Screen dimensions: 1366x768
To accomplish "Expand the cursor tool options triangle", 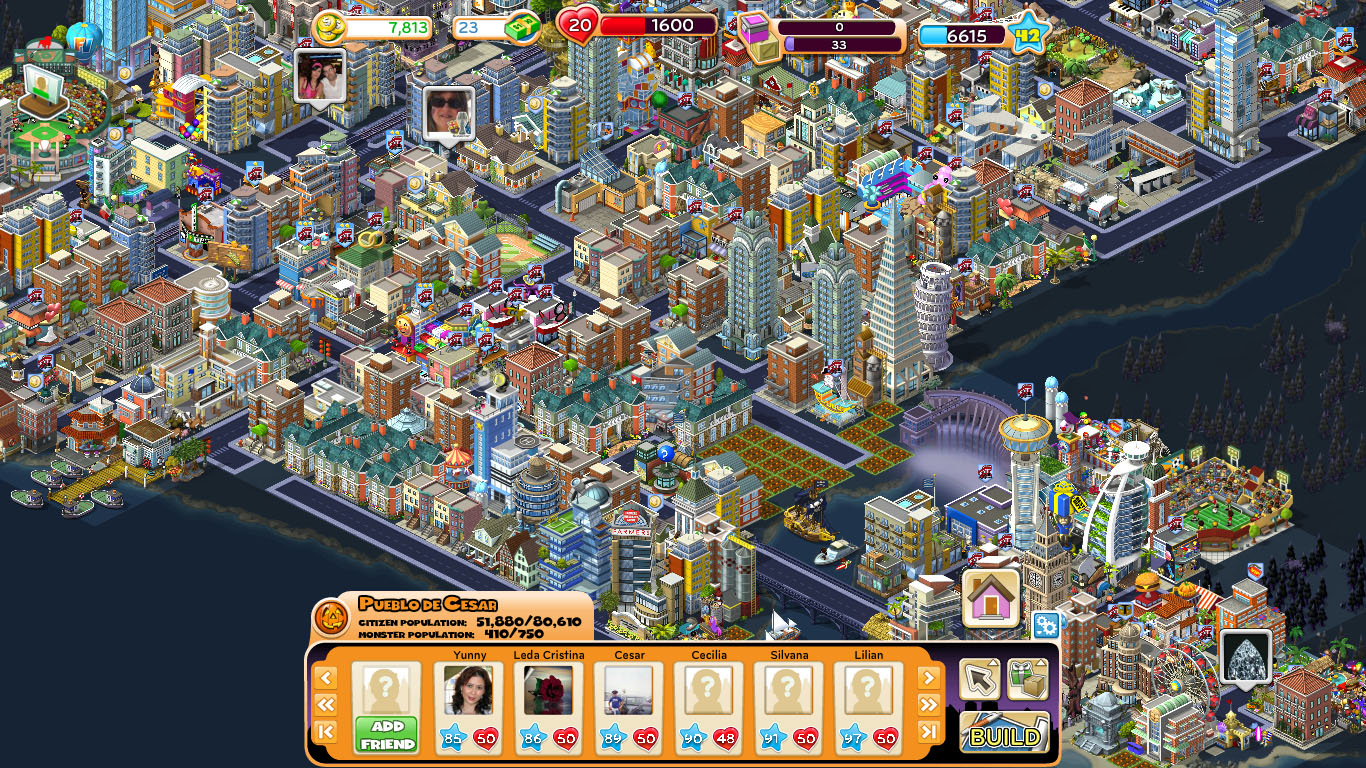I will pyautogui.click(x=993, y=663).
